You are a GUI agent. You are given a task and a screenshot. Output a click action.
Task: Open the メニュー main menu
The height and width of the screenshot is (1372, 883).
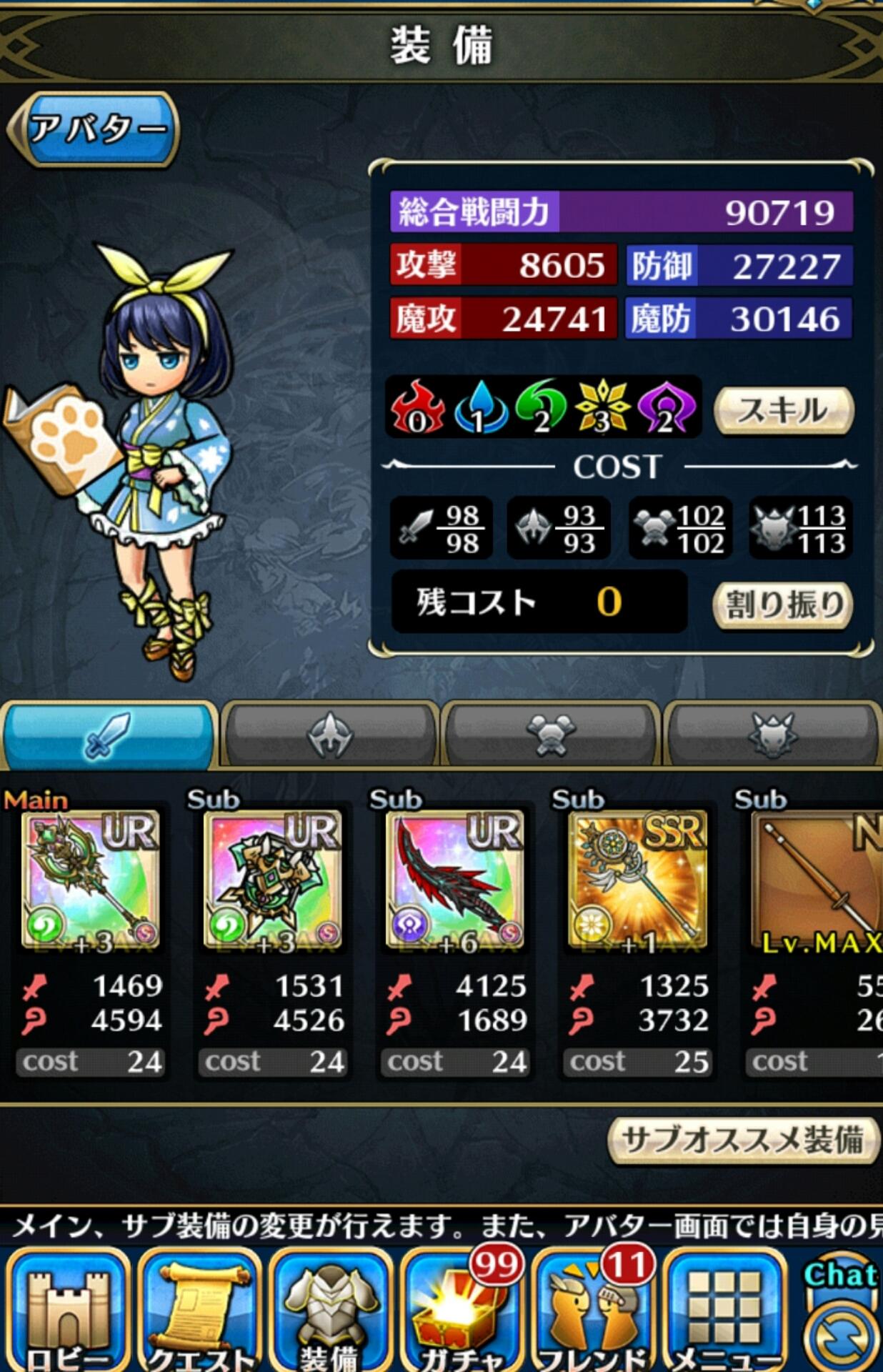(x=725, y=1311)
